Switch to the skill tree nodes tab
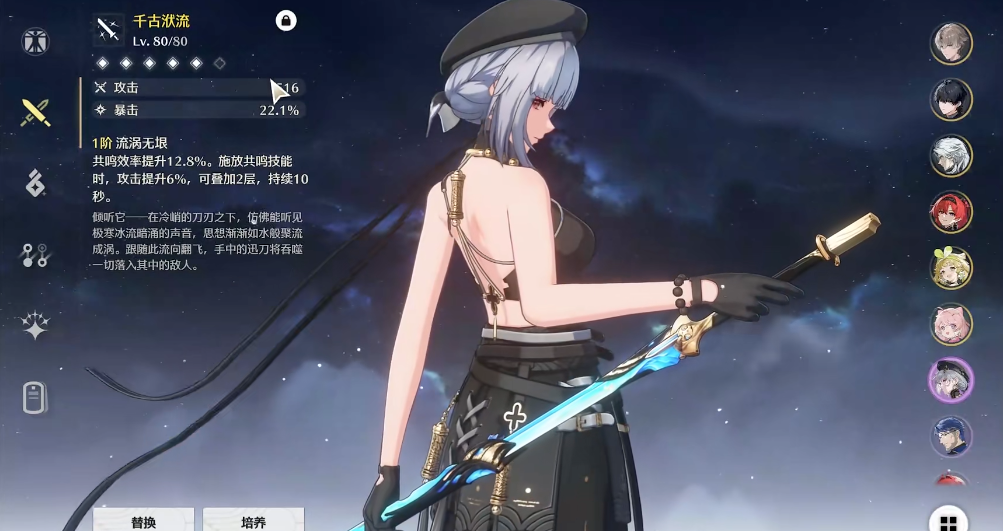 (x=36, y=255)
